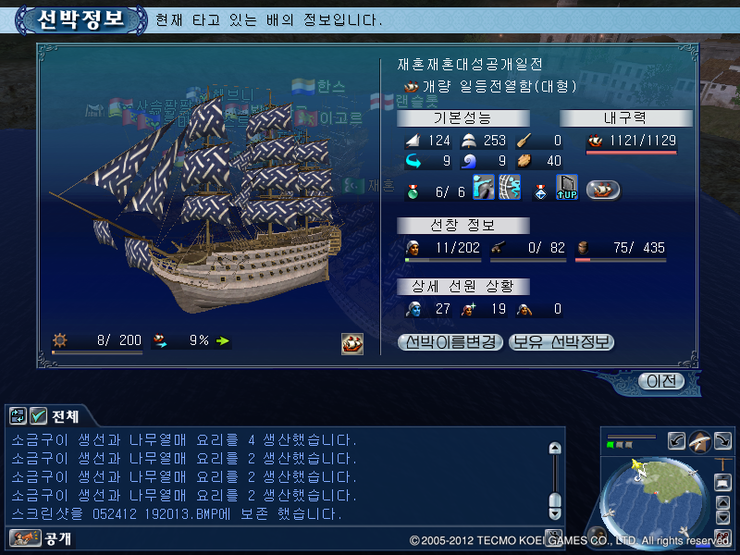Click the 선박이름변경 rename ship button
This screenshot has width=740, height=555.
(x=451, y=342)
